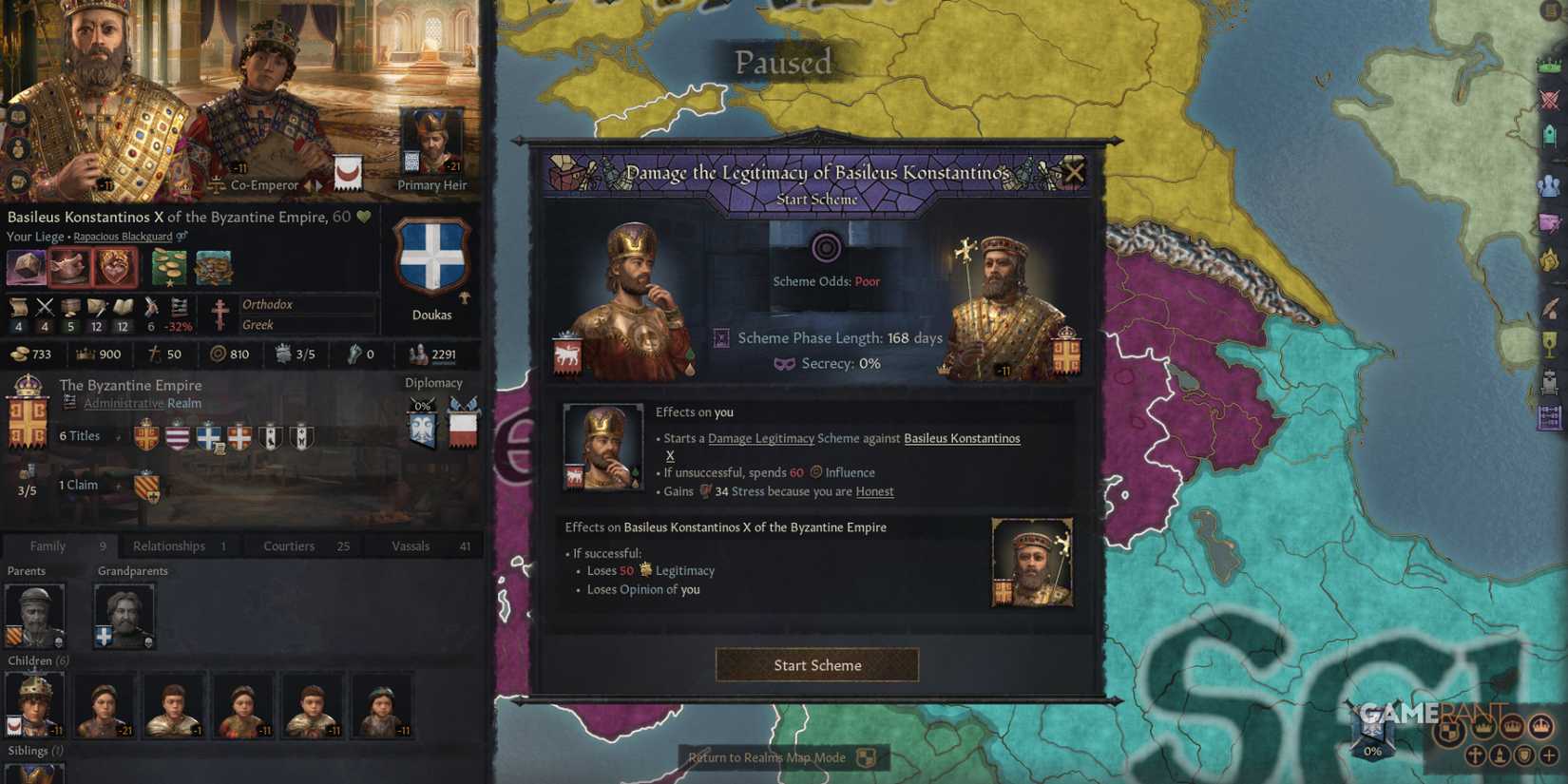This screenshot has height=784, width=1568.
Task: Click the gold coins counter icon
Action: (19, 354)
